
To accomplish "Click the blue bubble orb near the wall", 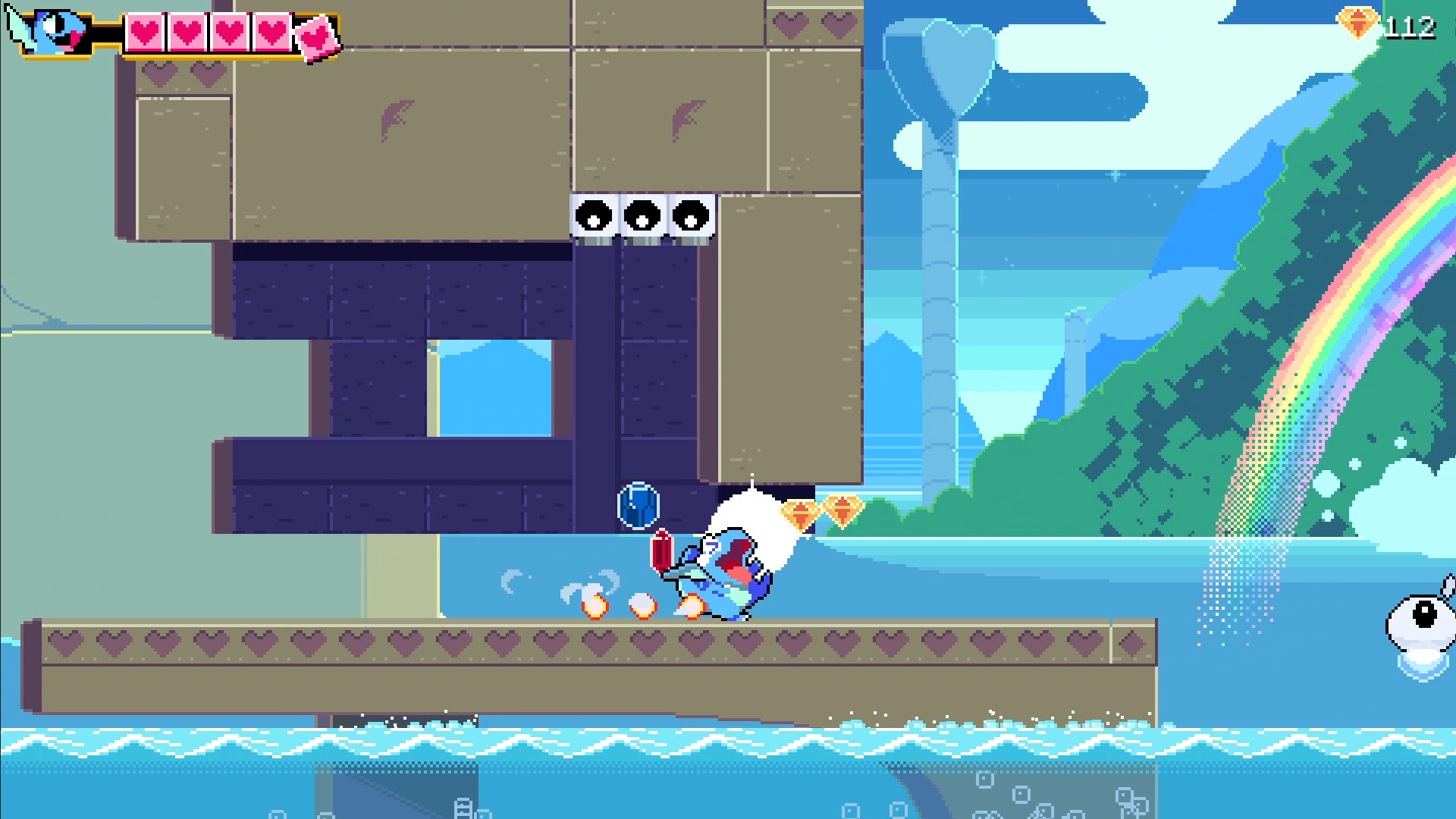I will pyautogui.click(x=639, y=507).
